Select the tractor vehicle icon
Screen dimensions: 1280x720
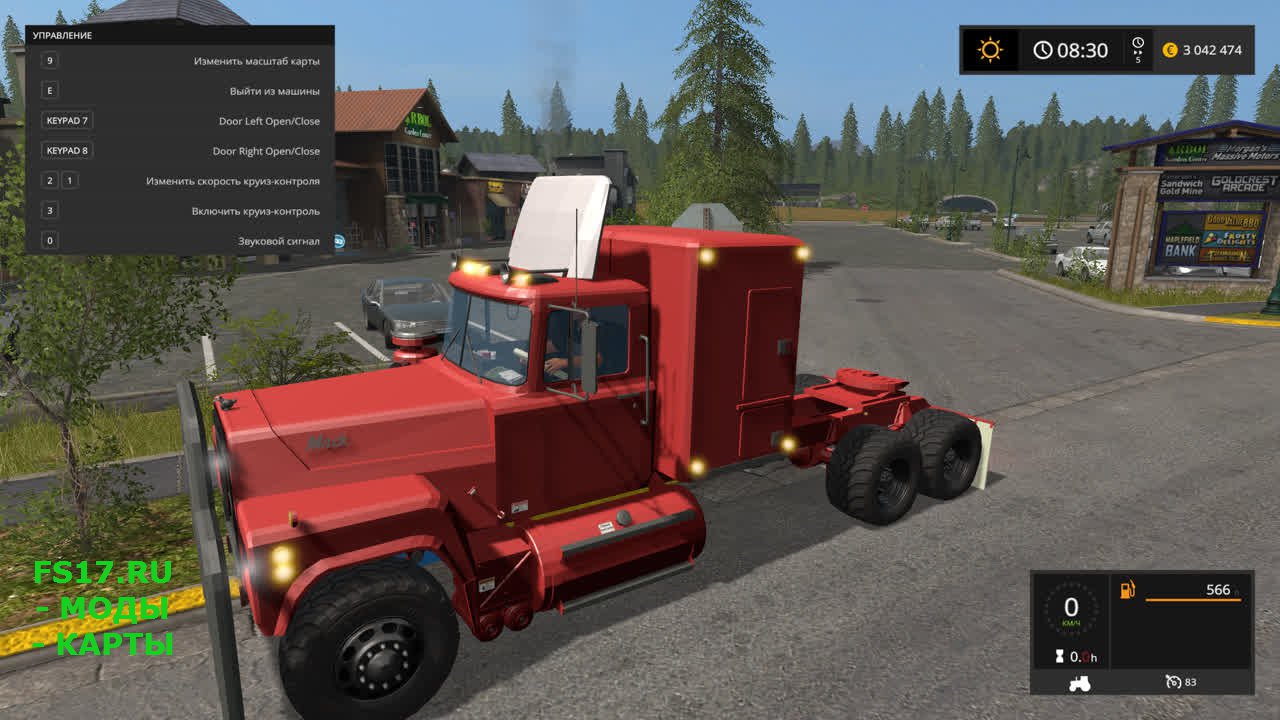coord(1080,683)
